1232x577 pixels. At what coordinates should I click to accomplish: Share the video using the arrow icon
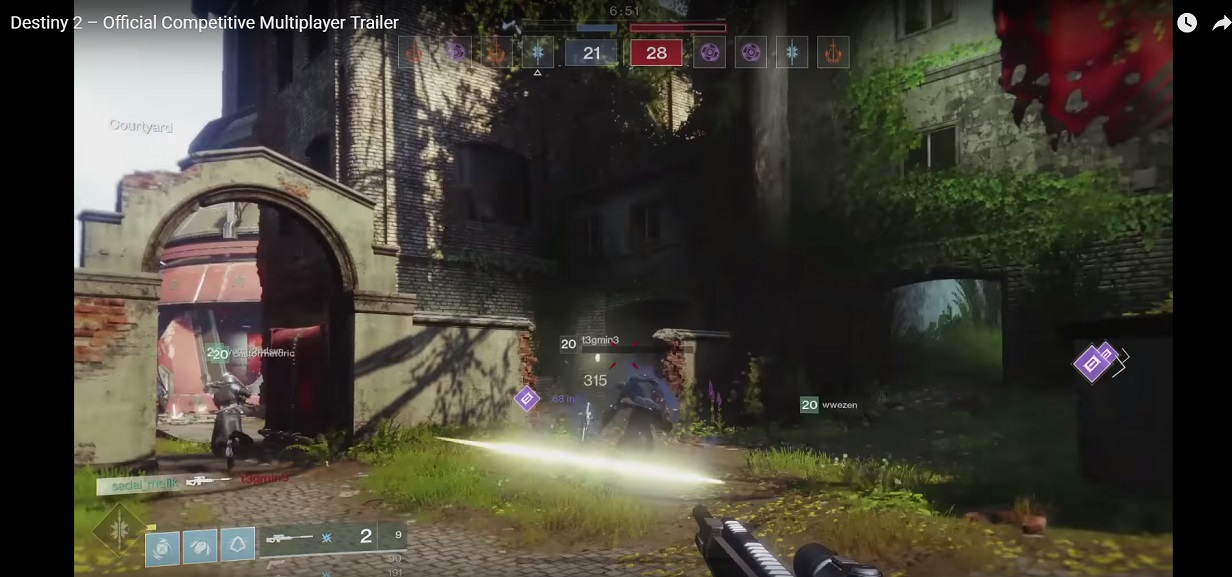1221,23
